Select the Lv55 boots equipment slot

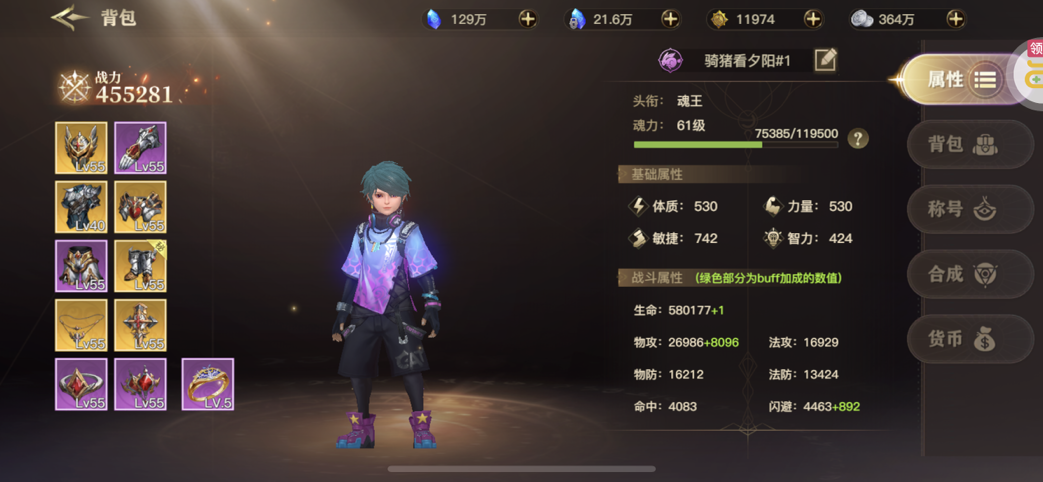click(x=140, y=266)
